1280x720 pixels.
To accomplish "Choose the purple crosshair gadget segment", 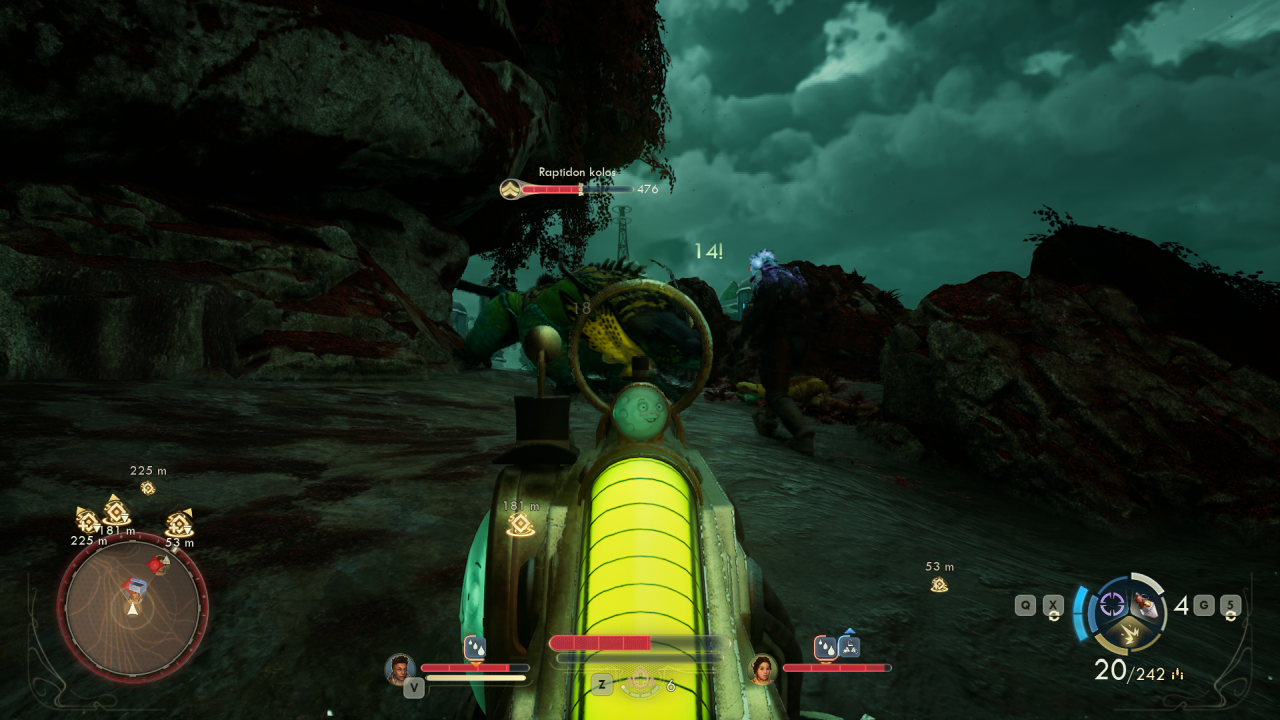I will pos(1112,603).
